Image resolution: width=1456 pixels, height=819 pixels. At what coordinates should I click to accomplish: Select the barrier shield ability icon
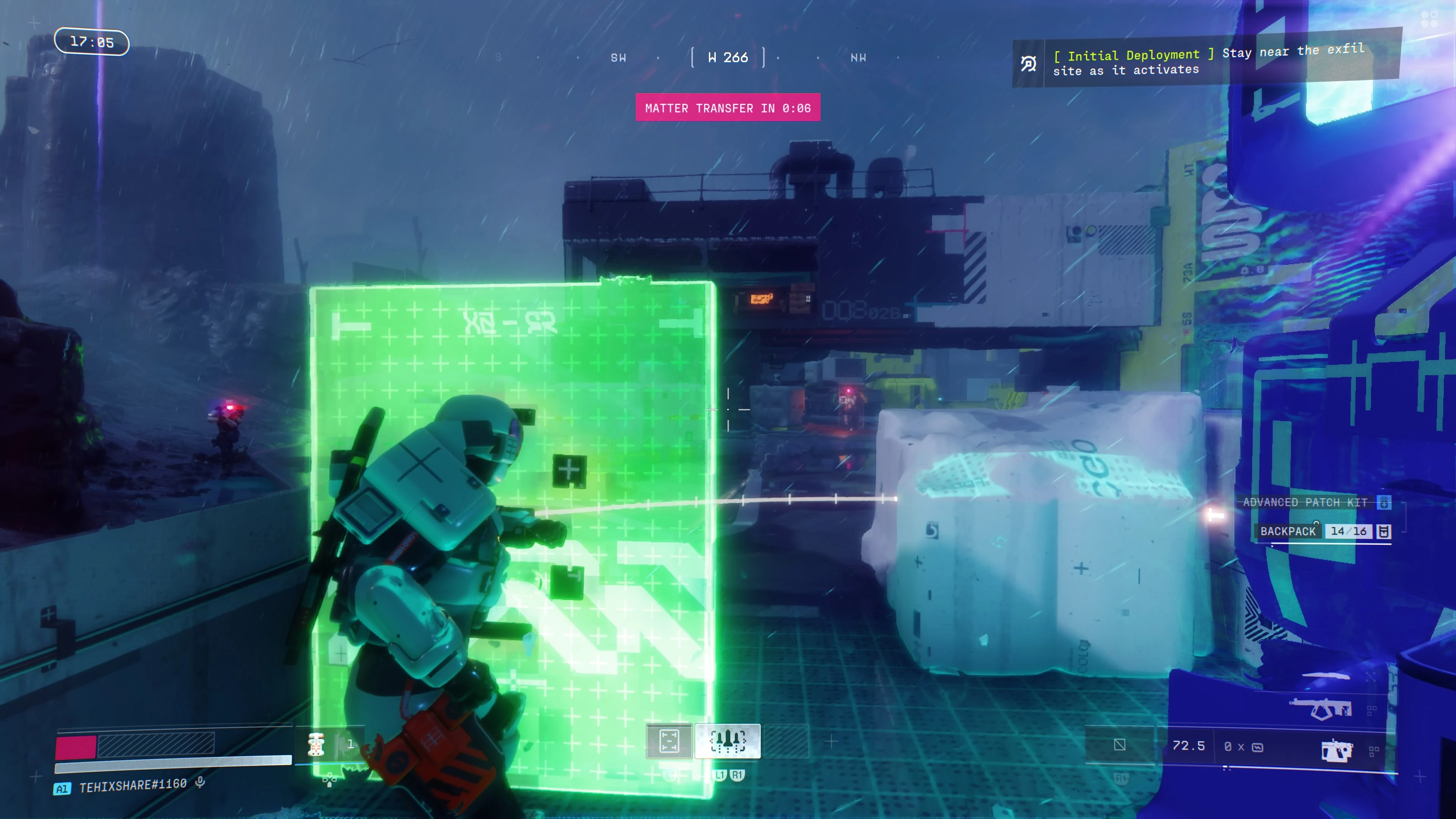point(668,741)
